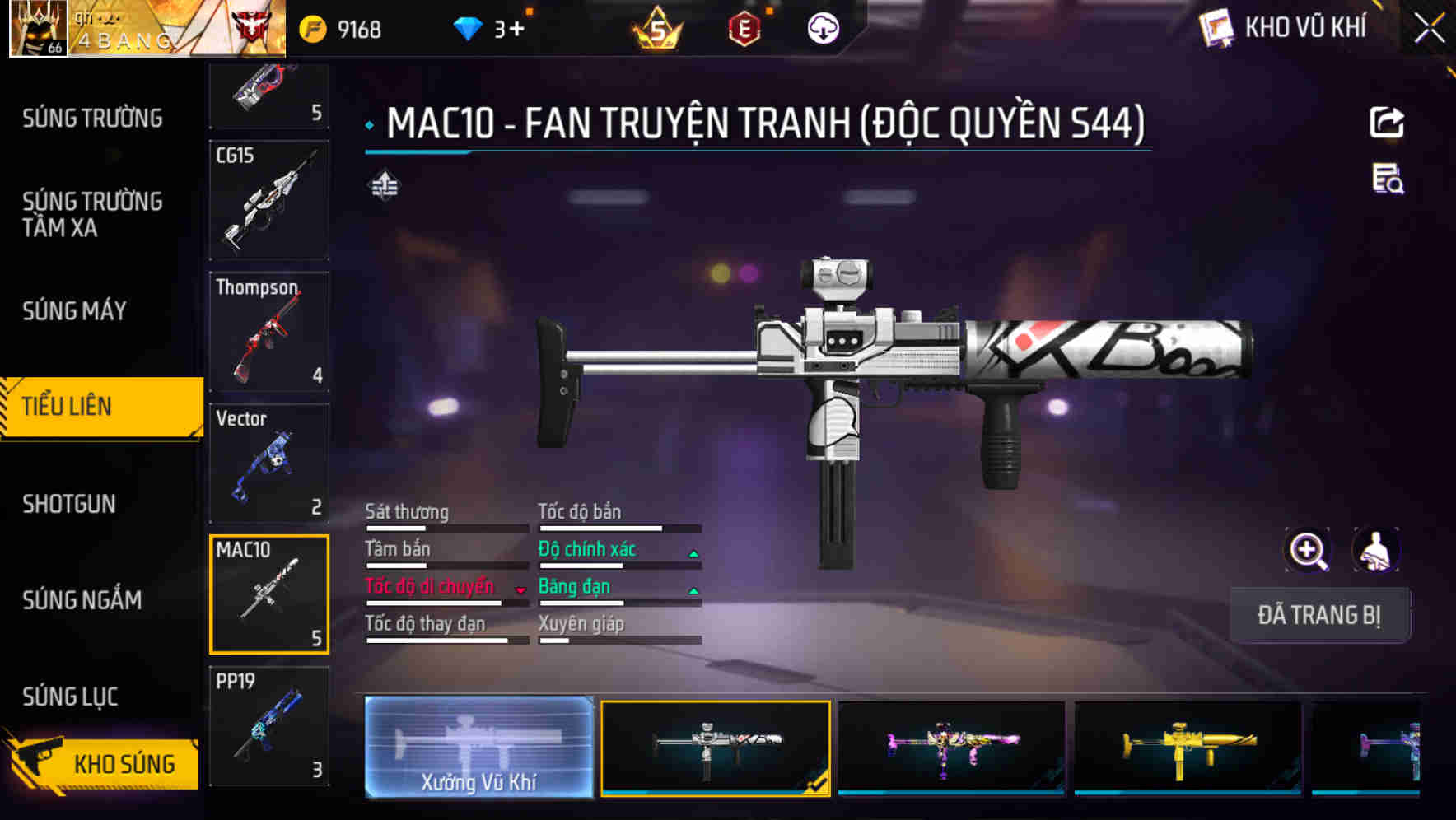This screenshot has height=820, width=1456.
Task: Select the Thompson weapon slot
Action: (269, 332)
